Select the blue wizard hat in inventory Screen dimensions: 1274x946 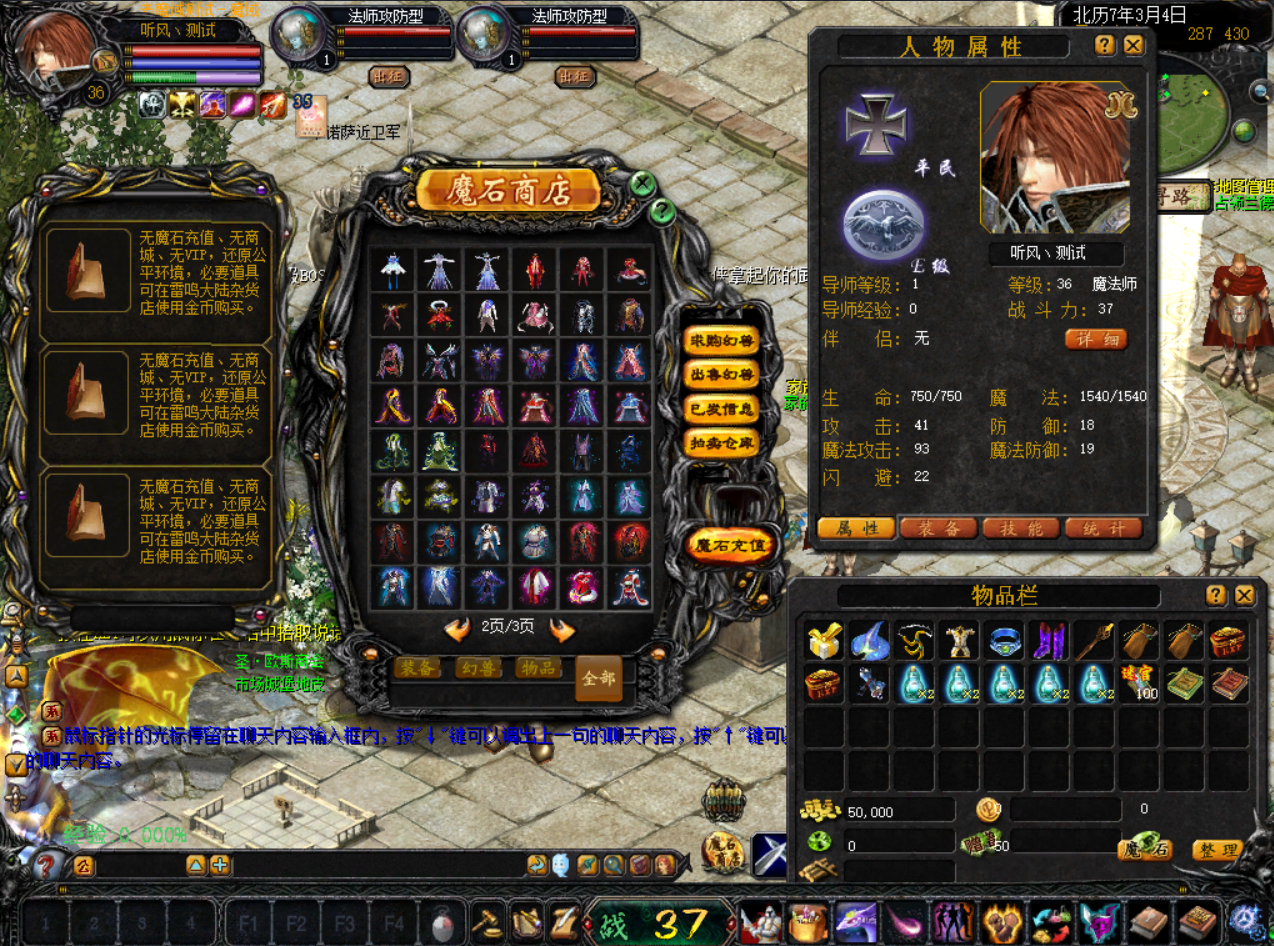(870, 640)
